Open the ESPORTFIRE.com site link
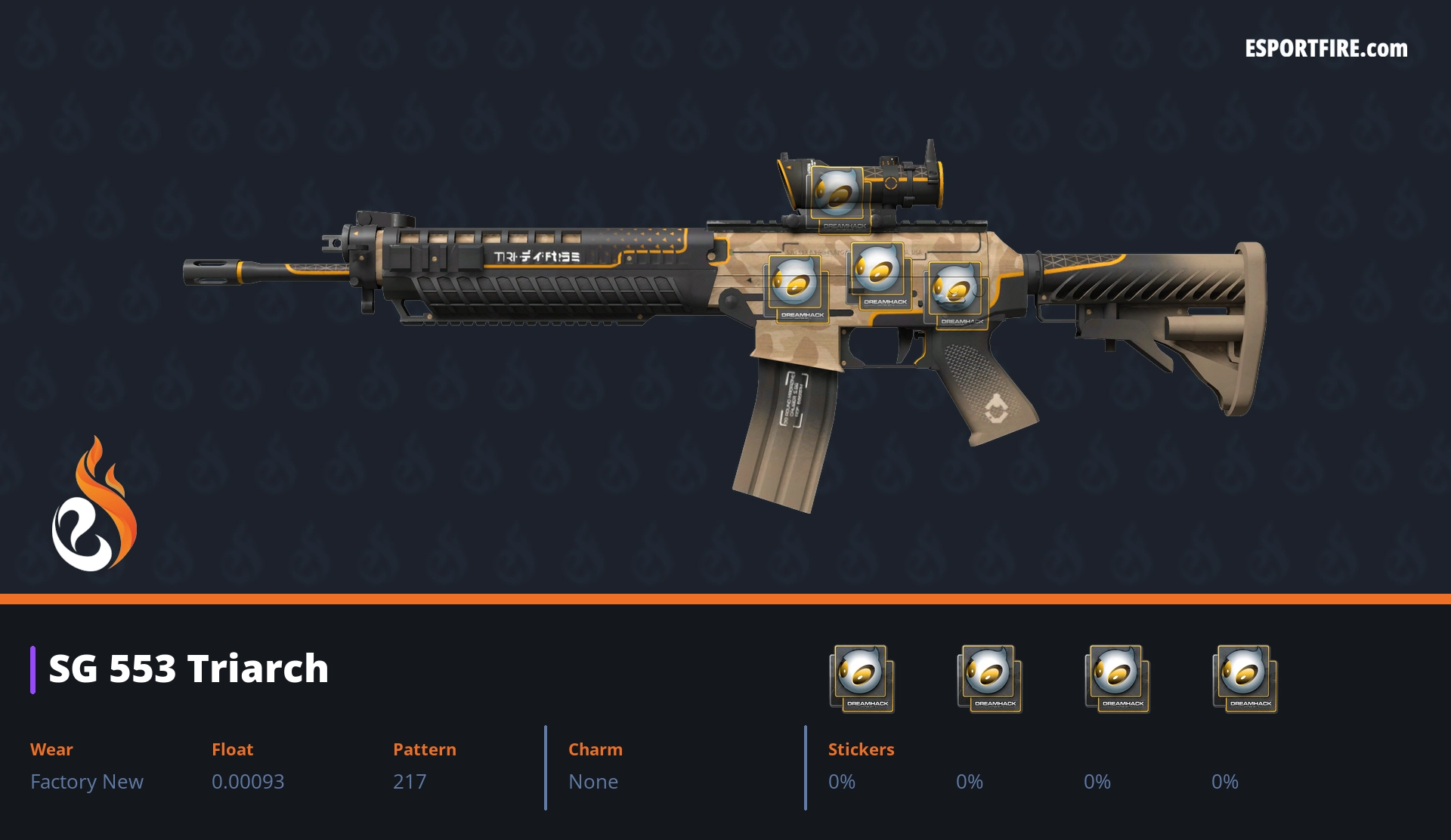 click(1326, 49)
